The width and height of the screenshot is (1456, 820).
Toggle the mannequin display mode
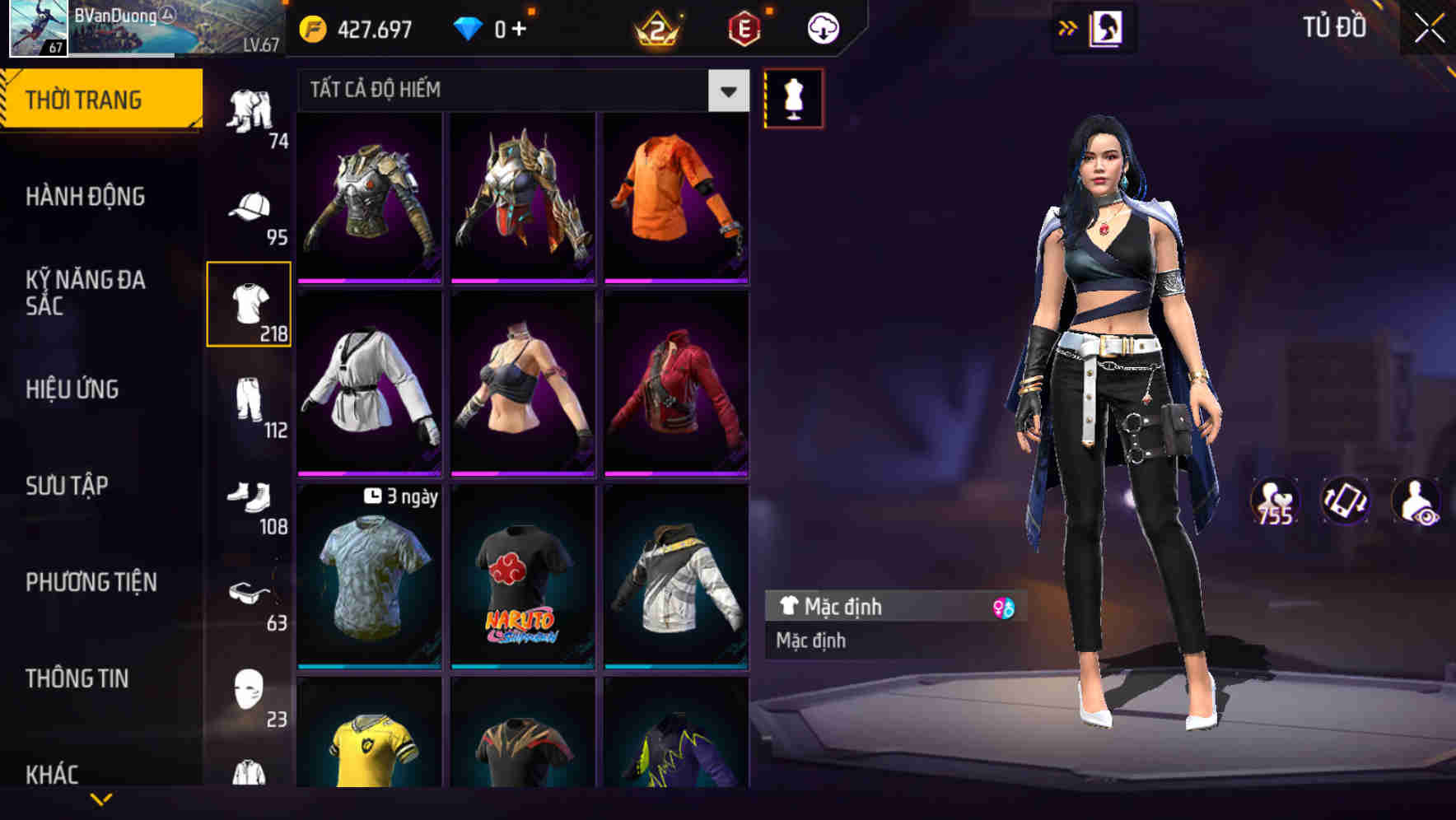[793, 97]
